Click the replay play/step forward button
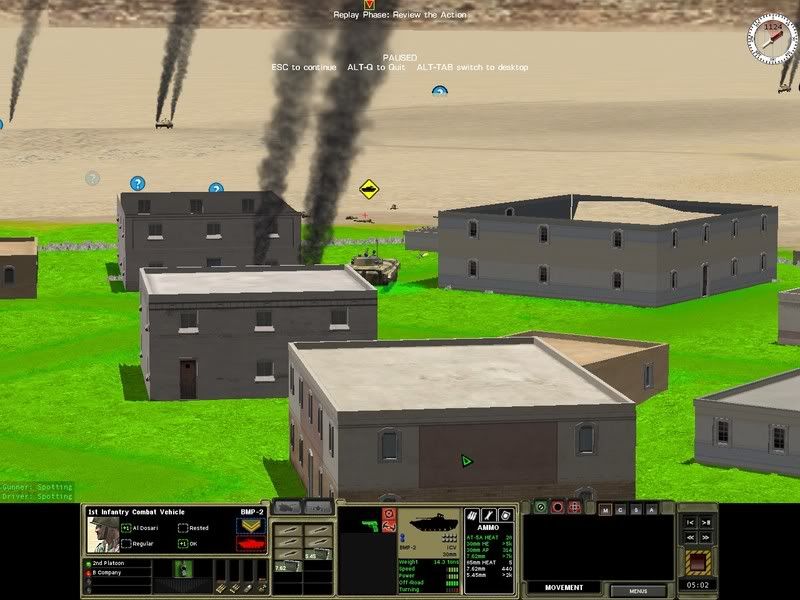 708,521
